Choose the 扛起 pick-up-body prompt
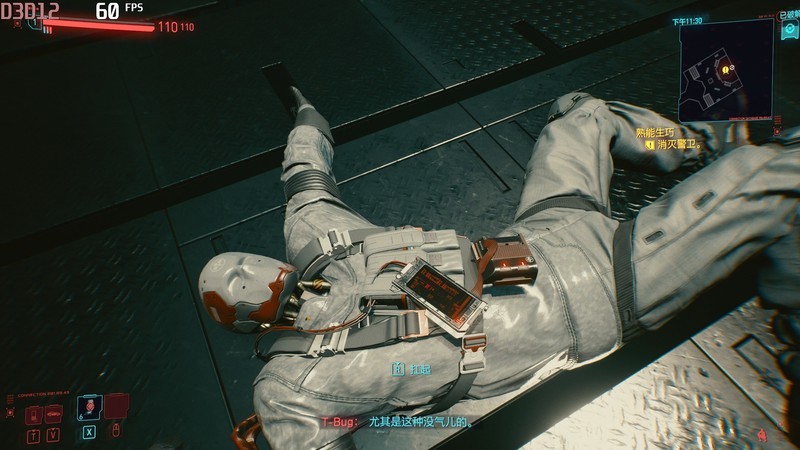 [413, 370]
